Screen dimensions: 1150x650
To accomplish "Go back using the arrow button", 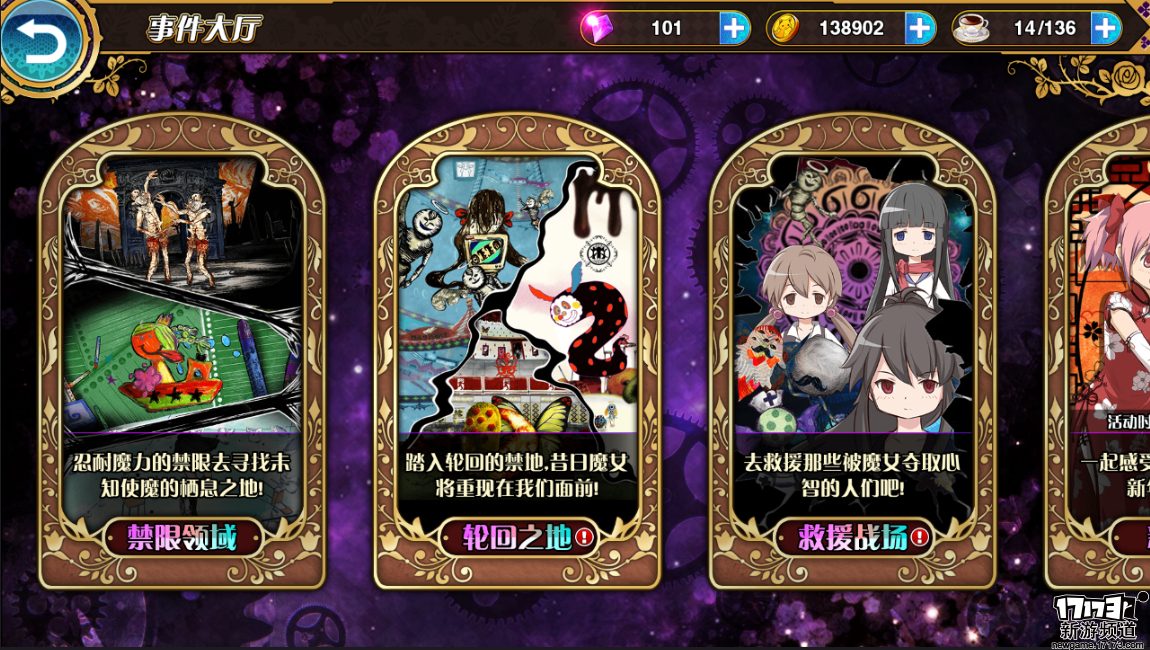I will pyautogui.click(x=41, y=43).
